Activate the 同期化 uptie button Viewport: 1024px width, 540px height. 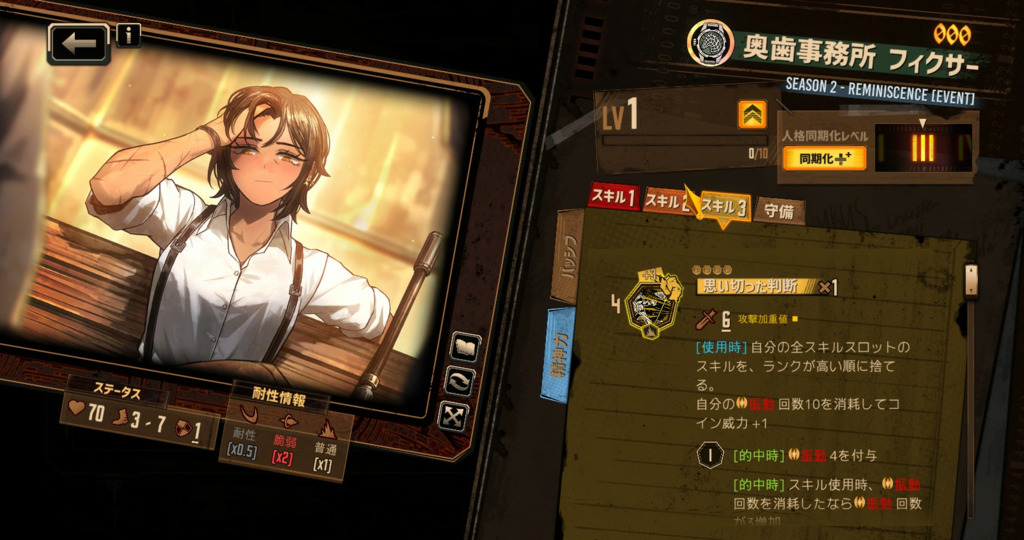pyautogui.click(x=810, y=158)
